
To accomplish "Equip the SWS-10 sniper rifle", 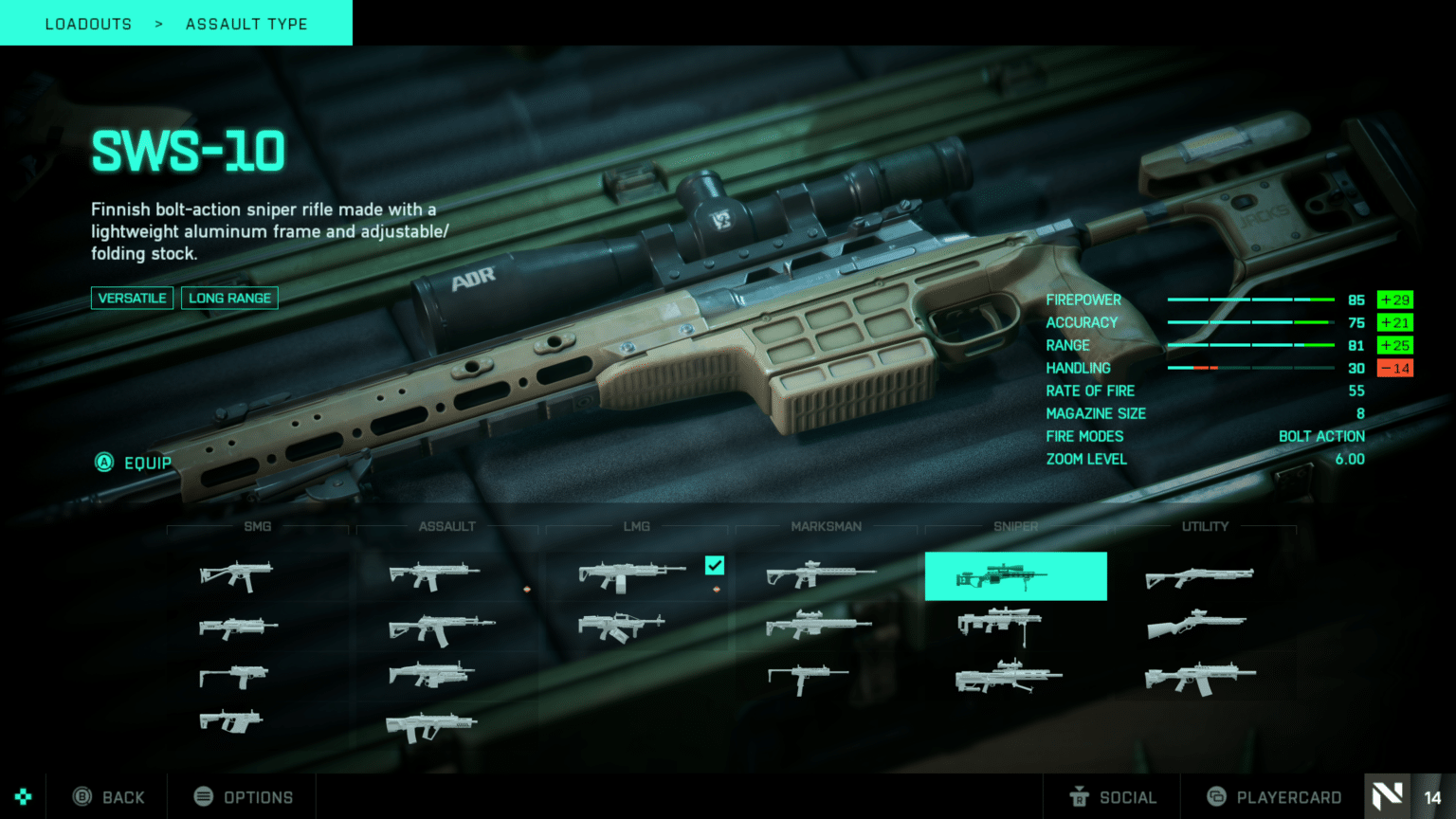I will [x=135, y=463].
